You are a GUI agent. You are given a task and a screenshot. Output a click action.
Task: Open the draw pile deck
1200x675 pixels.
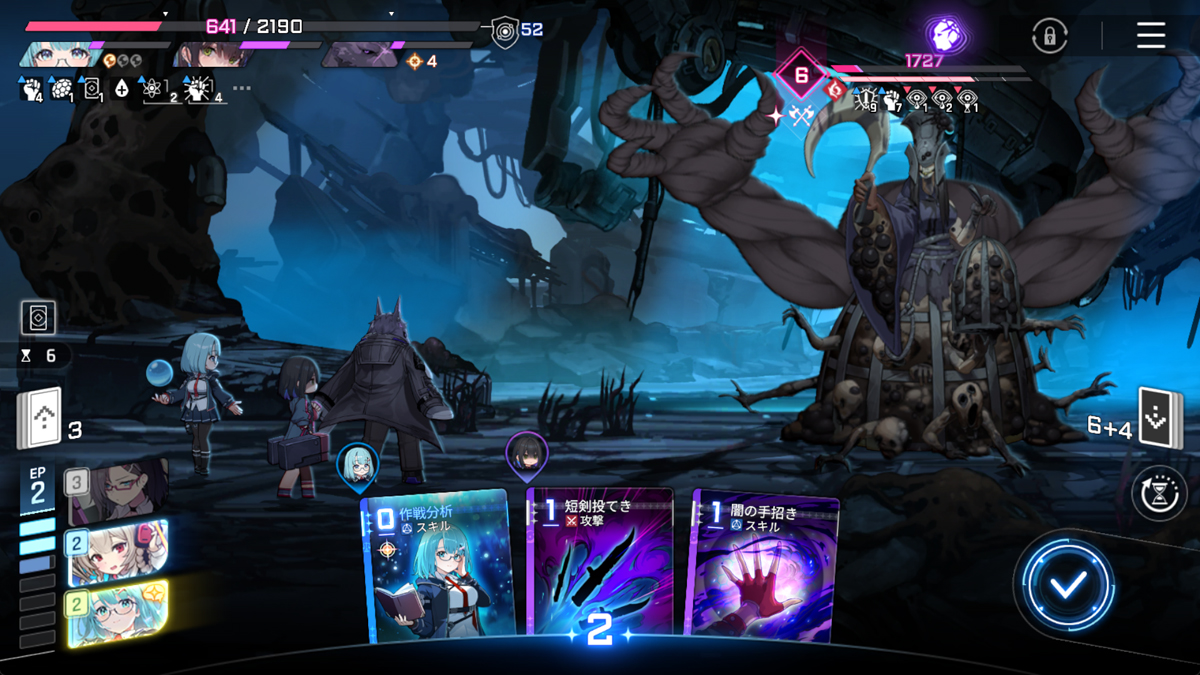[39, 418]
